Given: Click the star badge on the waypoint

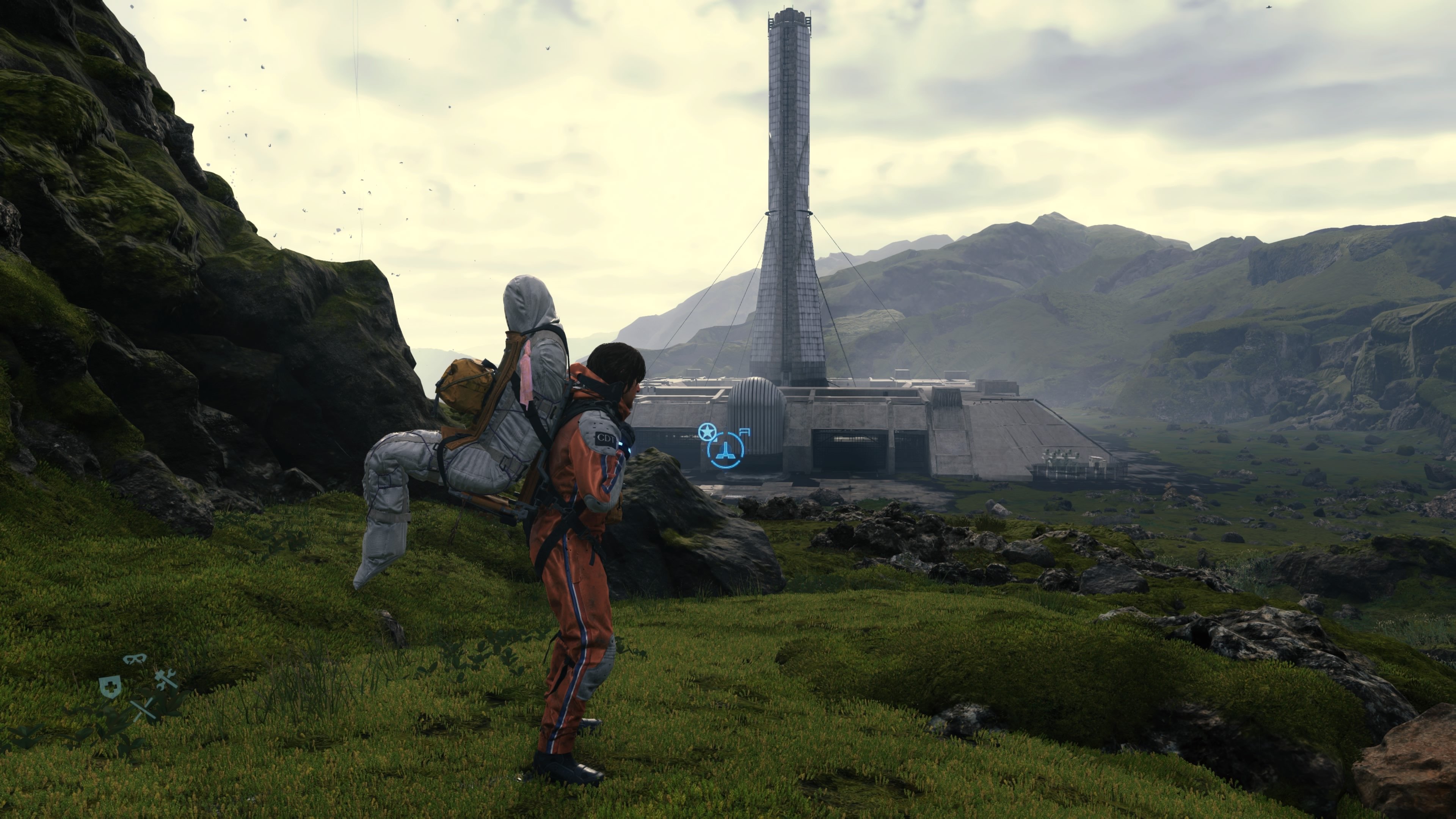Looking at the screenshot, I should pyautogui.click(x=706, y=432).
